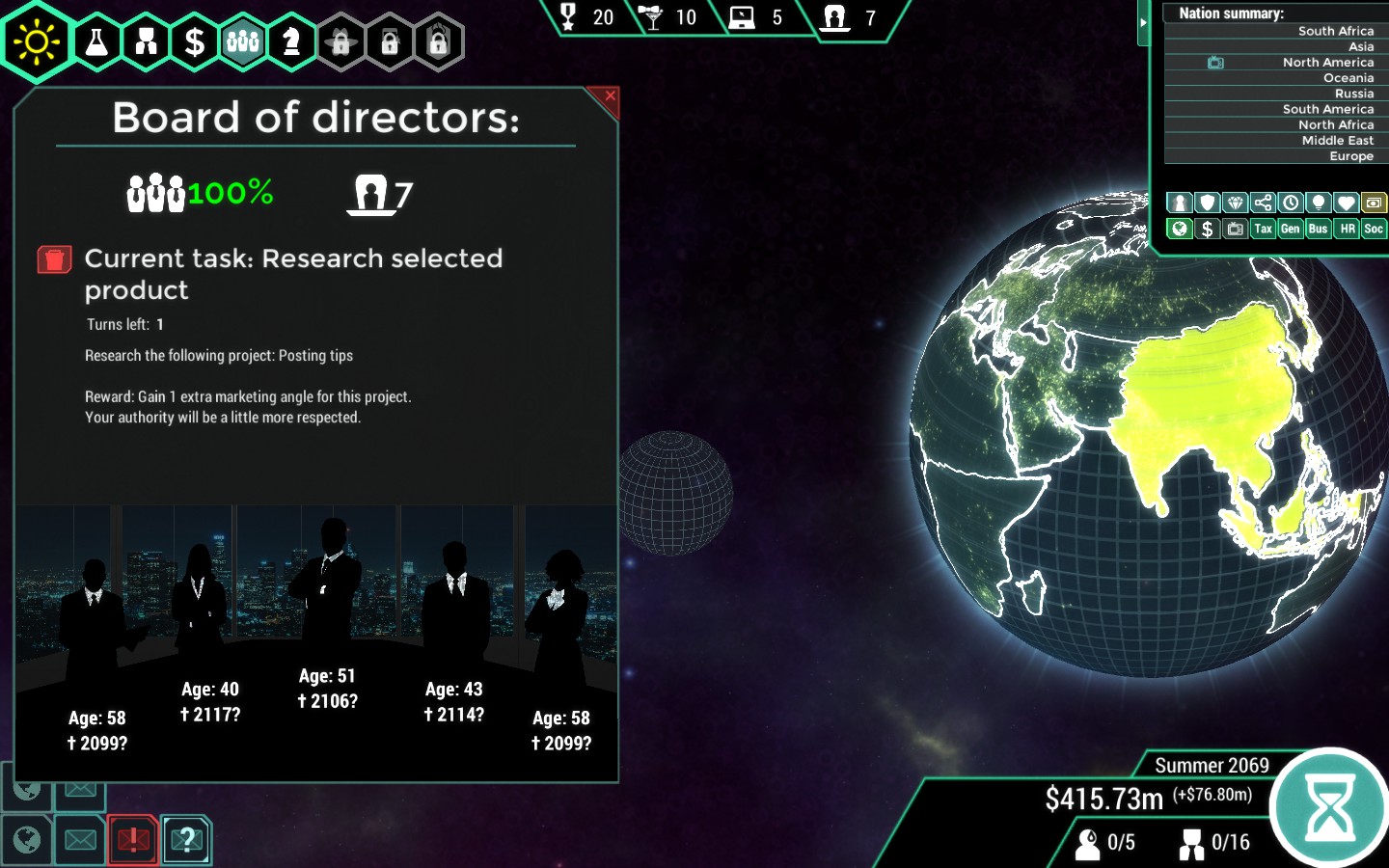Open the red exclamation alert message

tap(133, 840)
